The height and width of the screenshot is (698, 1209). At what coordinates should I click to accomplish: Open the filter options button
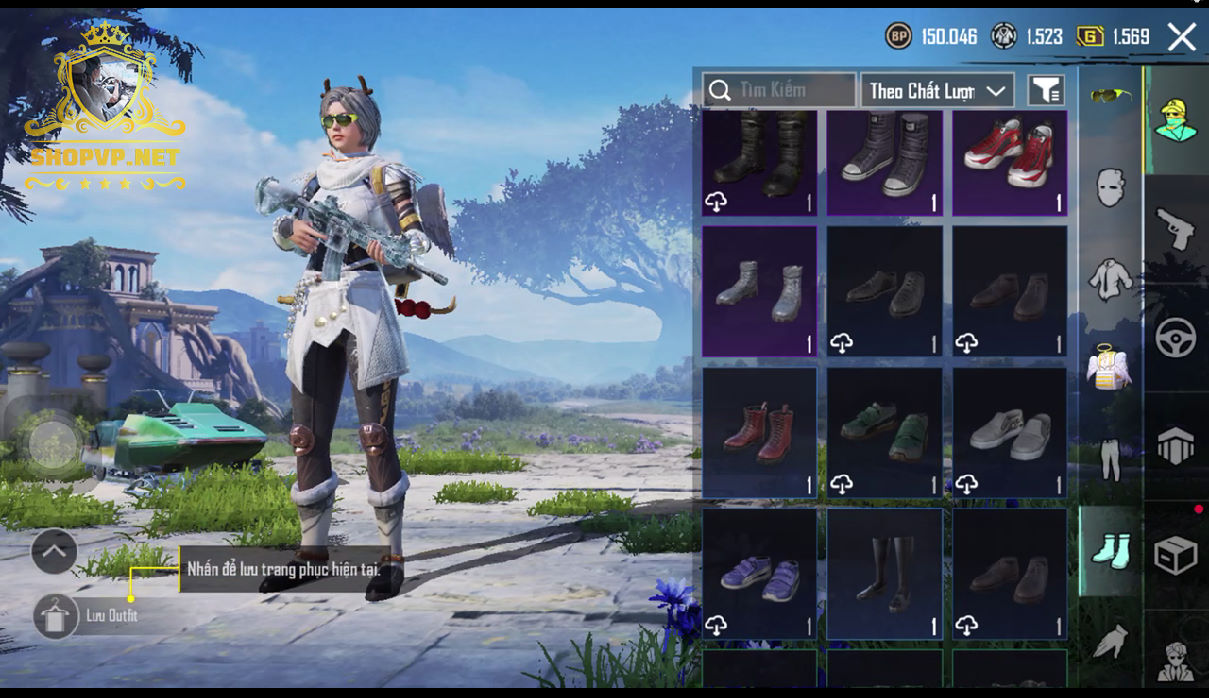click(1046, 90)
